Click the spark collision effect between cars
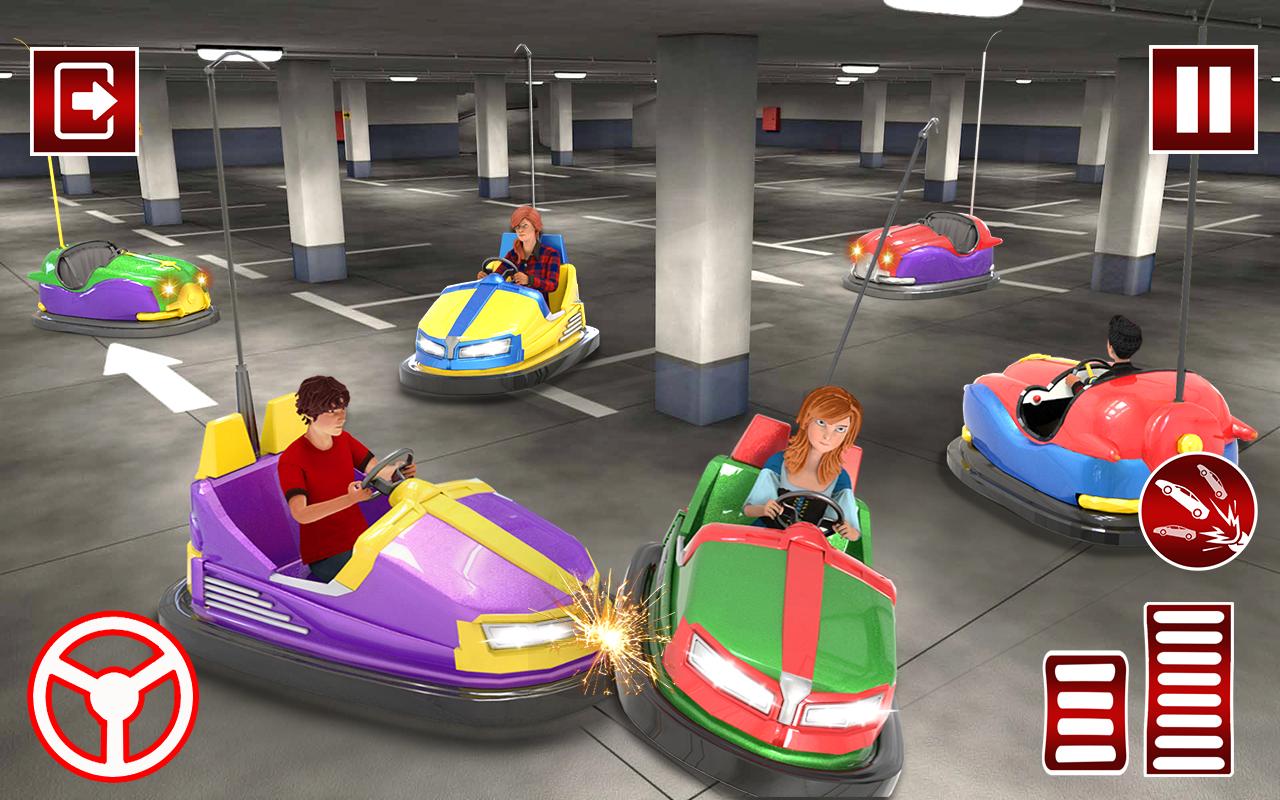 608,630
